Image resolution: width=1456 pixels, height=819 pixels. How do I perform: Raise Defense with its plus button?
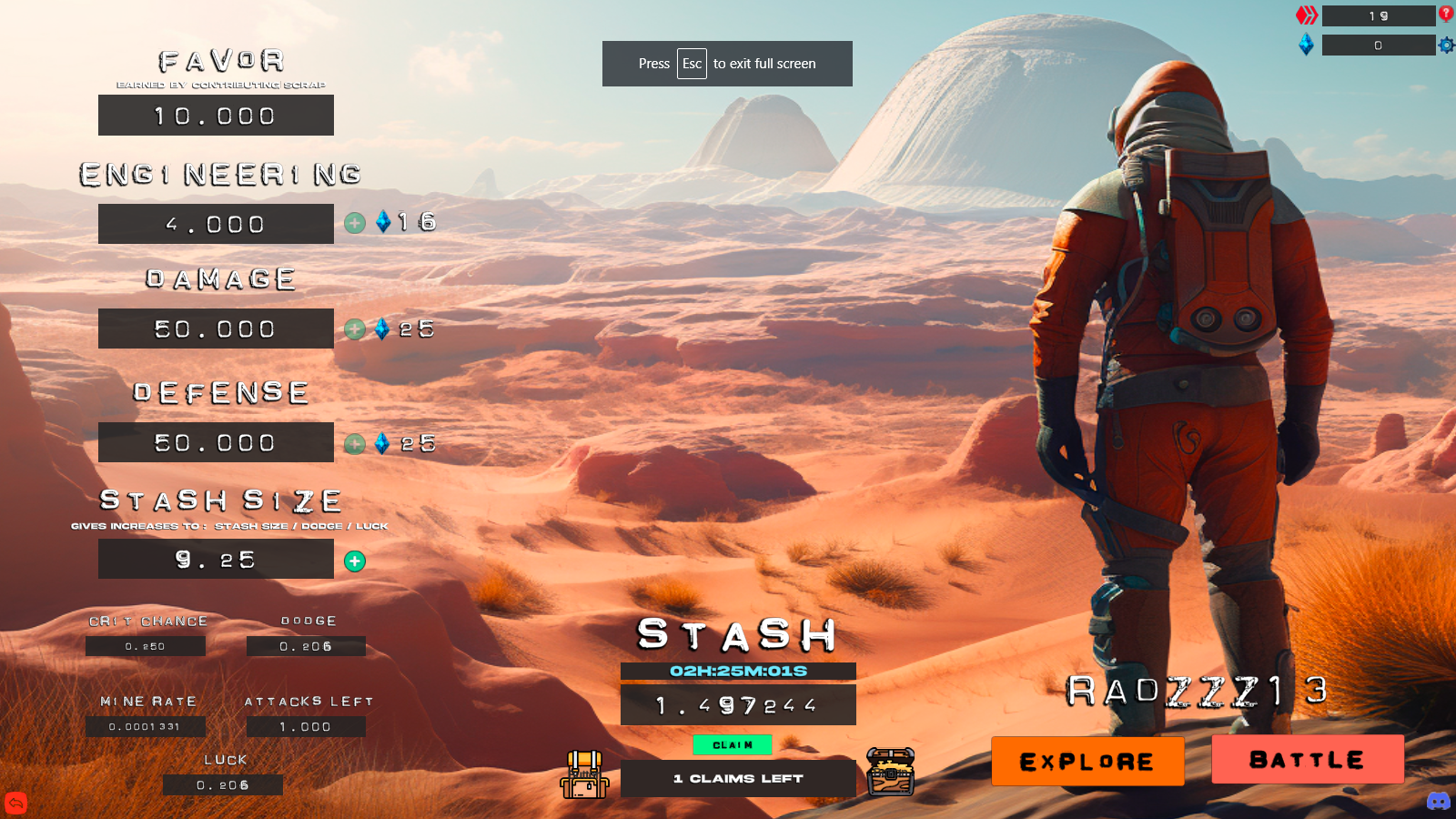[x=355, y=444]
